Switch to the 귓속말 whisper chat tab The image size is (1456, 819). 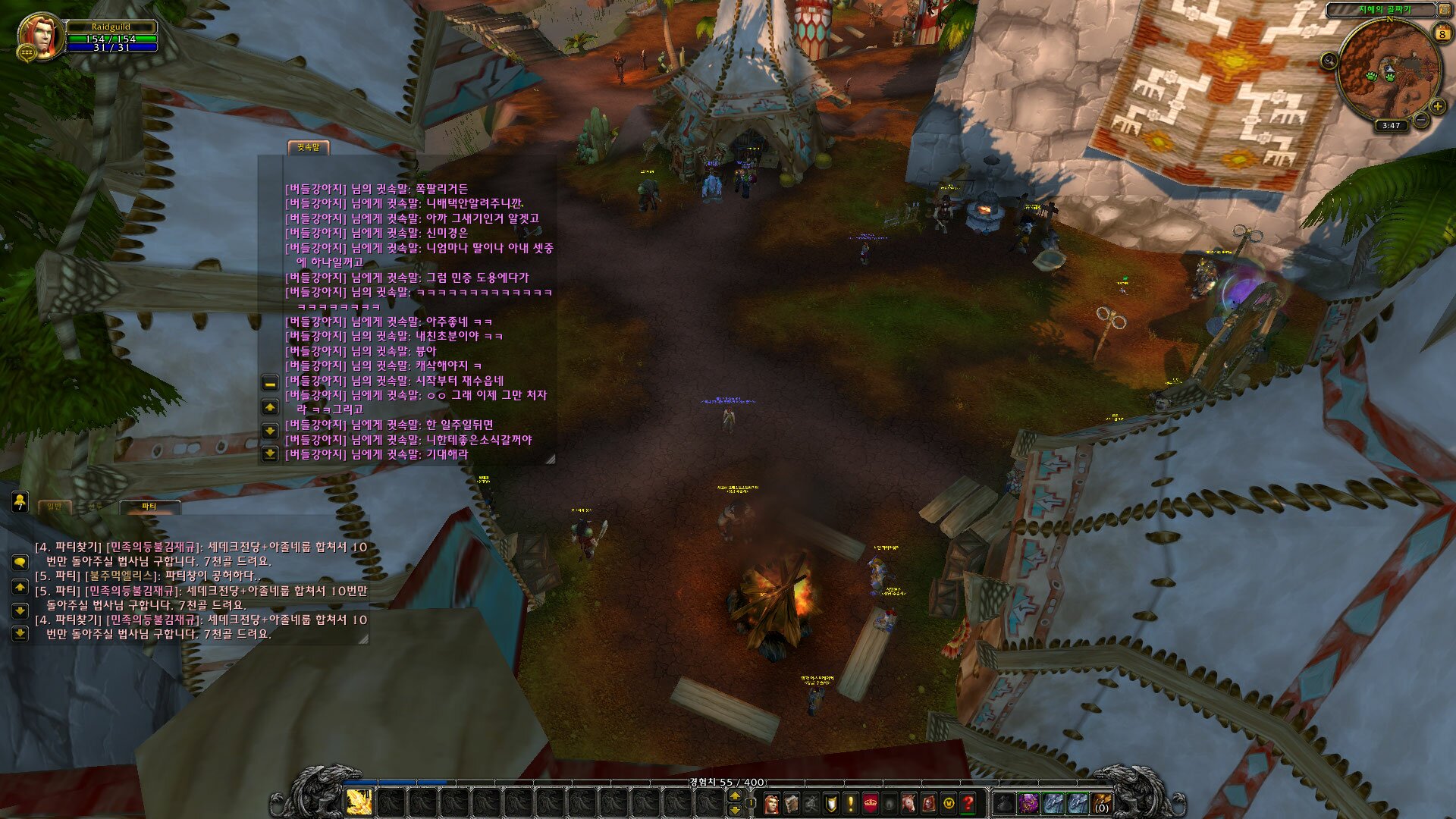coord(308,147)
